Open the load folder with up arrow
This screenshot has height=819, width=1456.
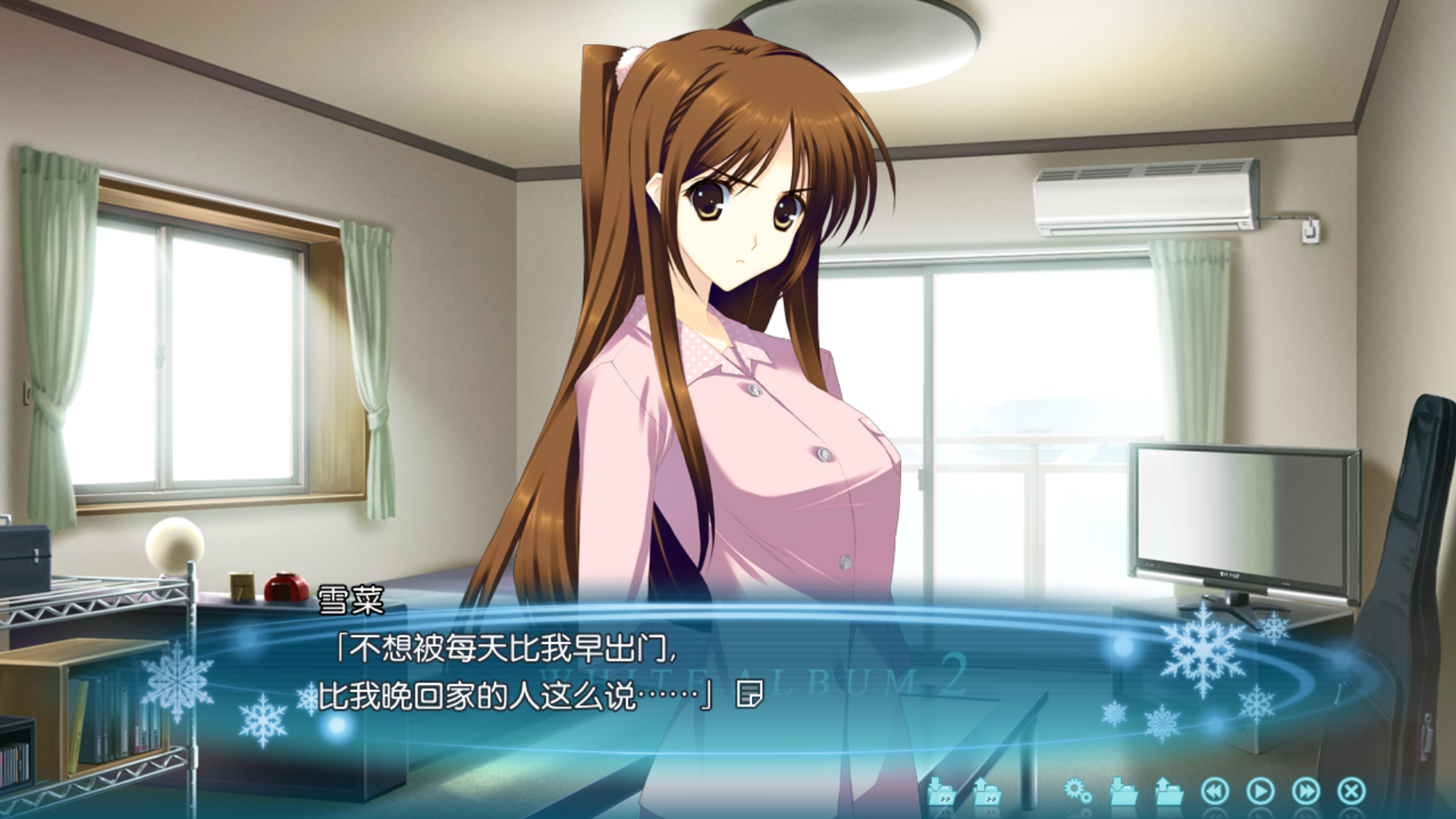(1169, 791)
